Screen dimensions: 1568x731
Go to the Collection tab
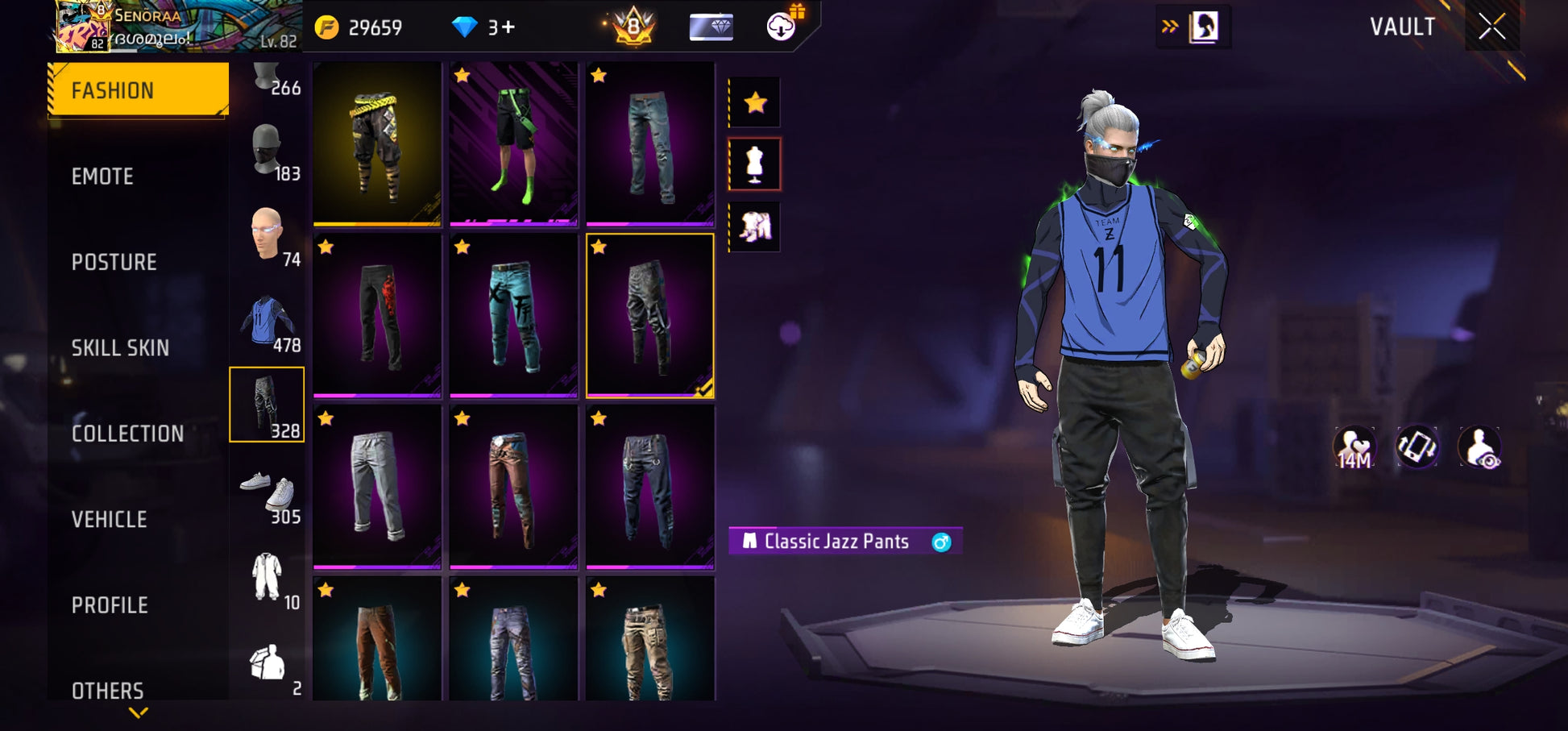coord(127,434)
